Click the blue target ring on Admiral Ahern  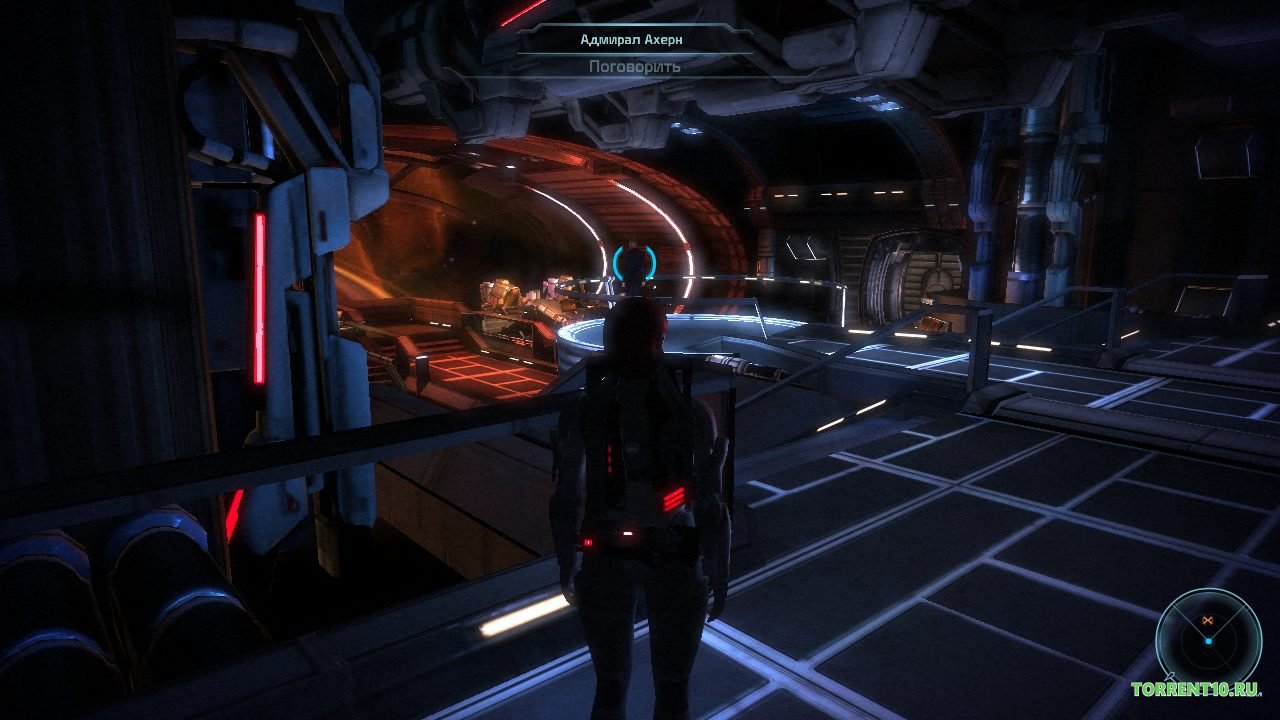click(x=632, y=263)
